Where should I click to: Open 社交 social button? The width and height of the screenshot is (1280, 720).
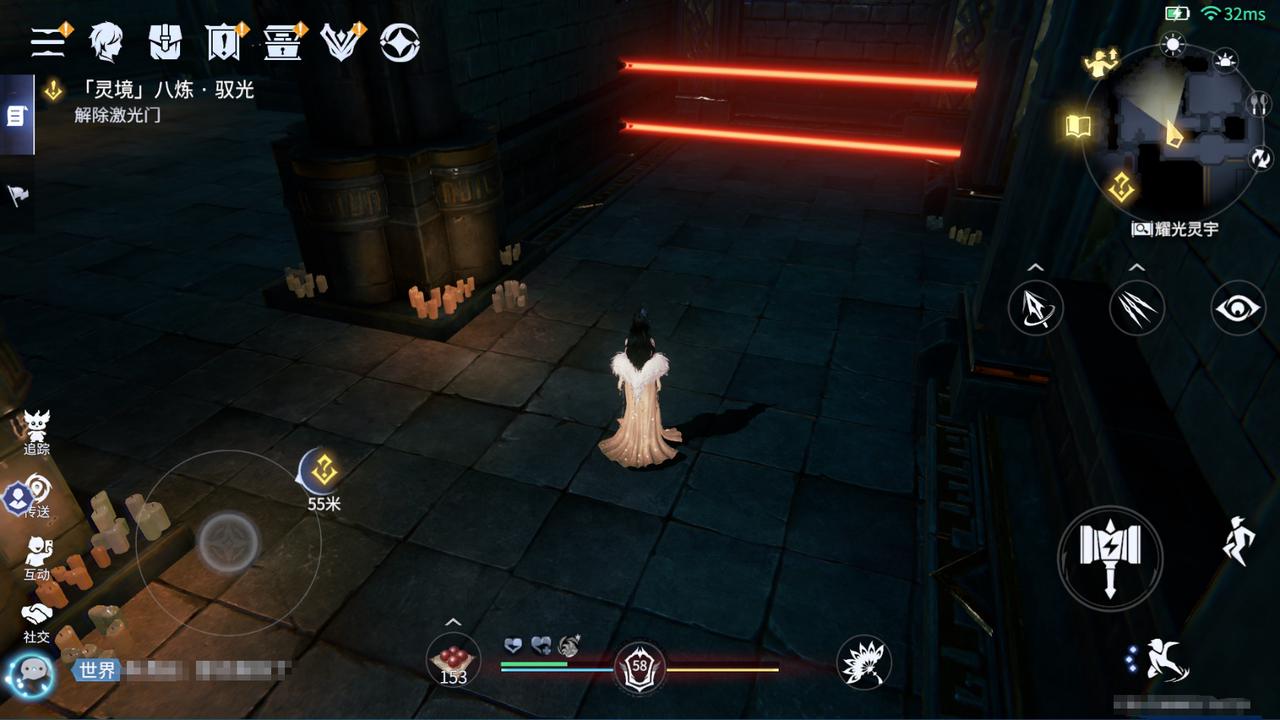pyautogui.click(x=37, y=620)
